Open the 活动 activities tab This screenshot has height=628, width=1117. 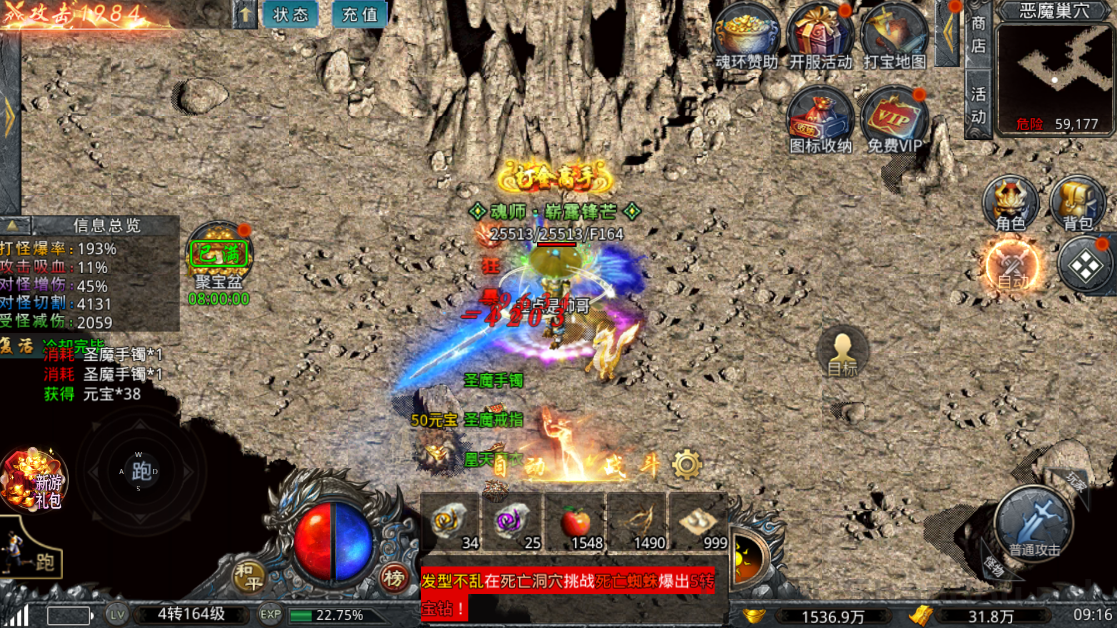pos(978,104)
